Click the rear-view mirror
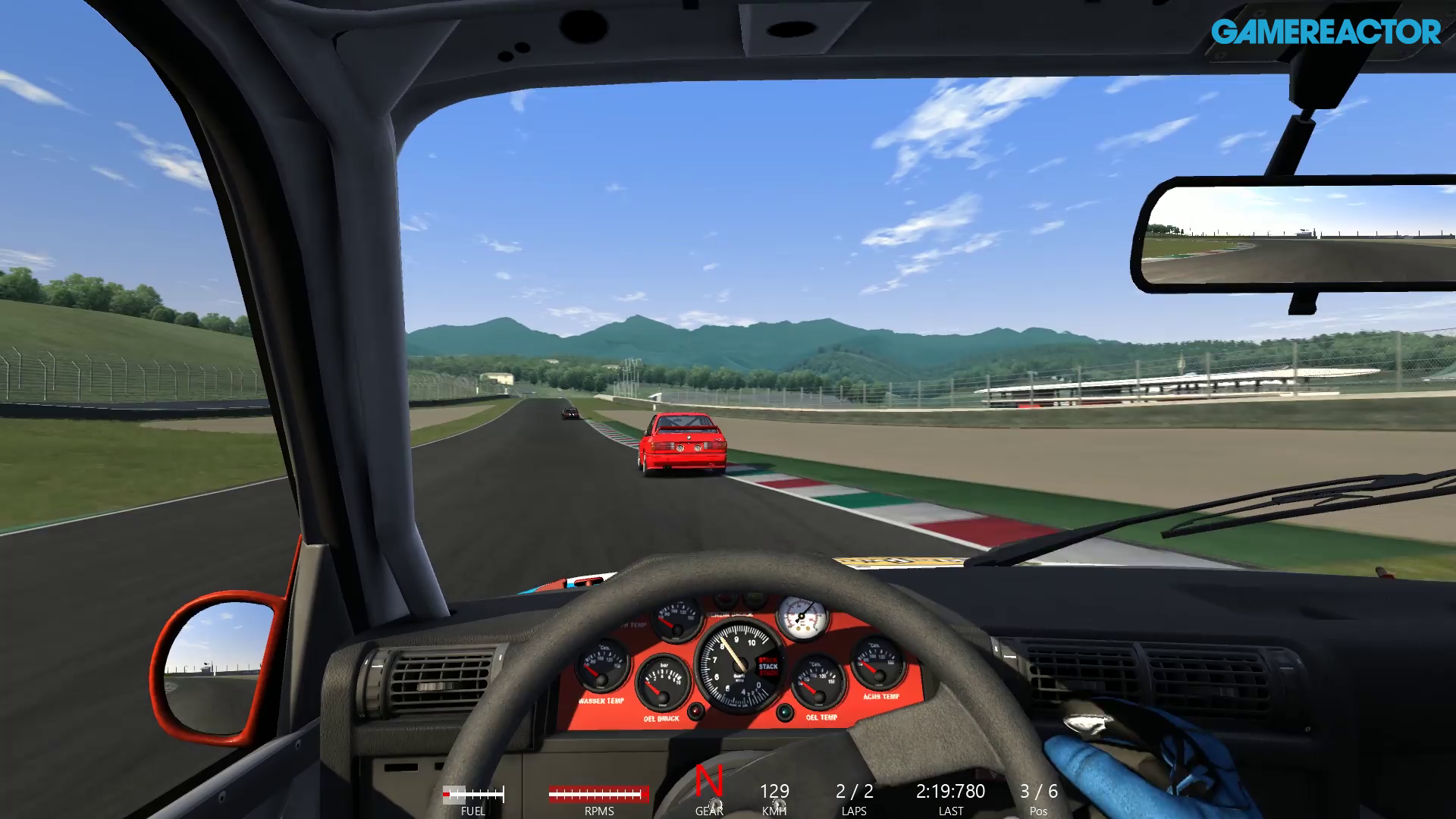 (x=1301, y=235)
